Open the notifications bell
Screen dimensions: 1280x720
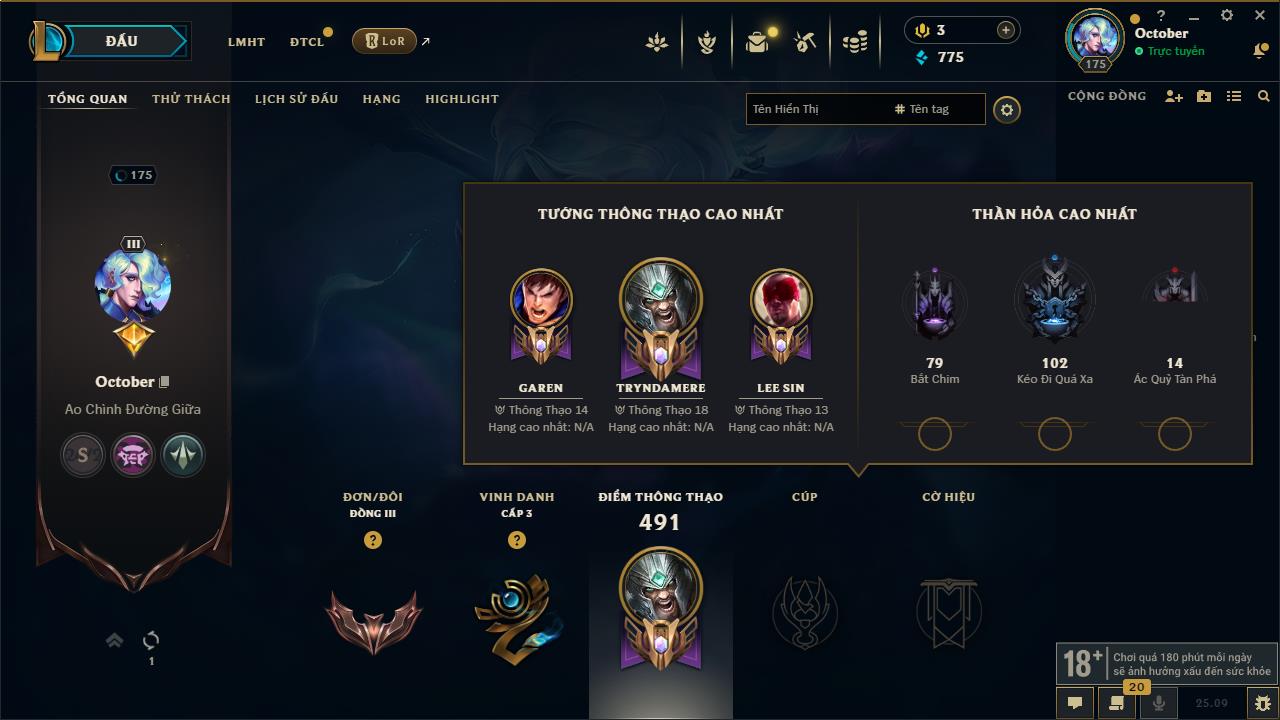click(x=1260, y=51)
